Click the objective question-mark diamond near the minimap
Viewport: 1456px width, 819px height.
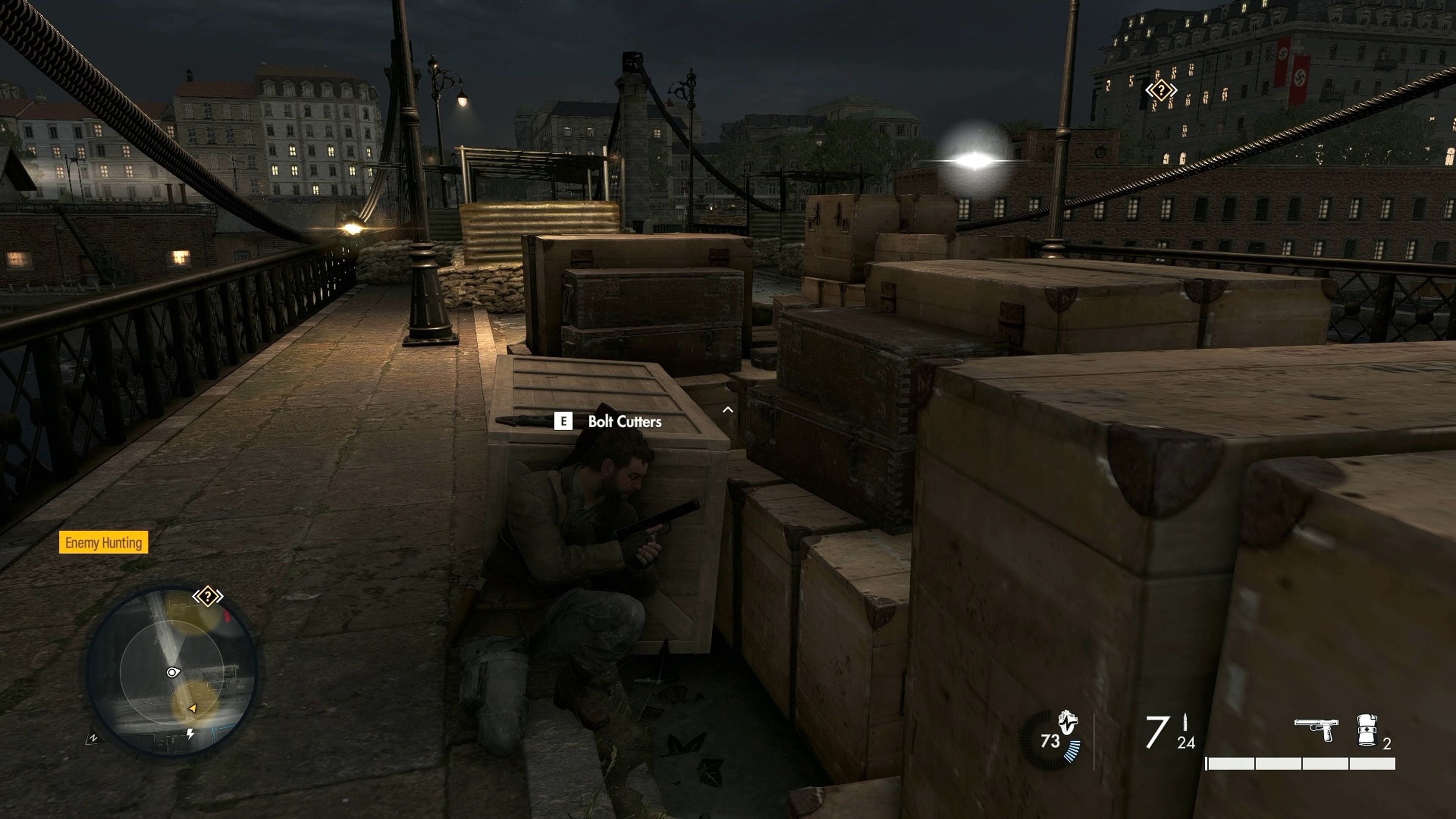208,596
